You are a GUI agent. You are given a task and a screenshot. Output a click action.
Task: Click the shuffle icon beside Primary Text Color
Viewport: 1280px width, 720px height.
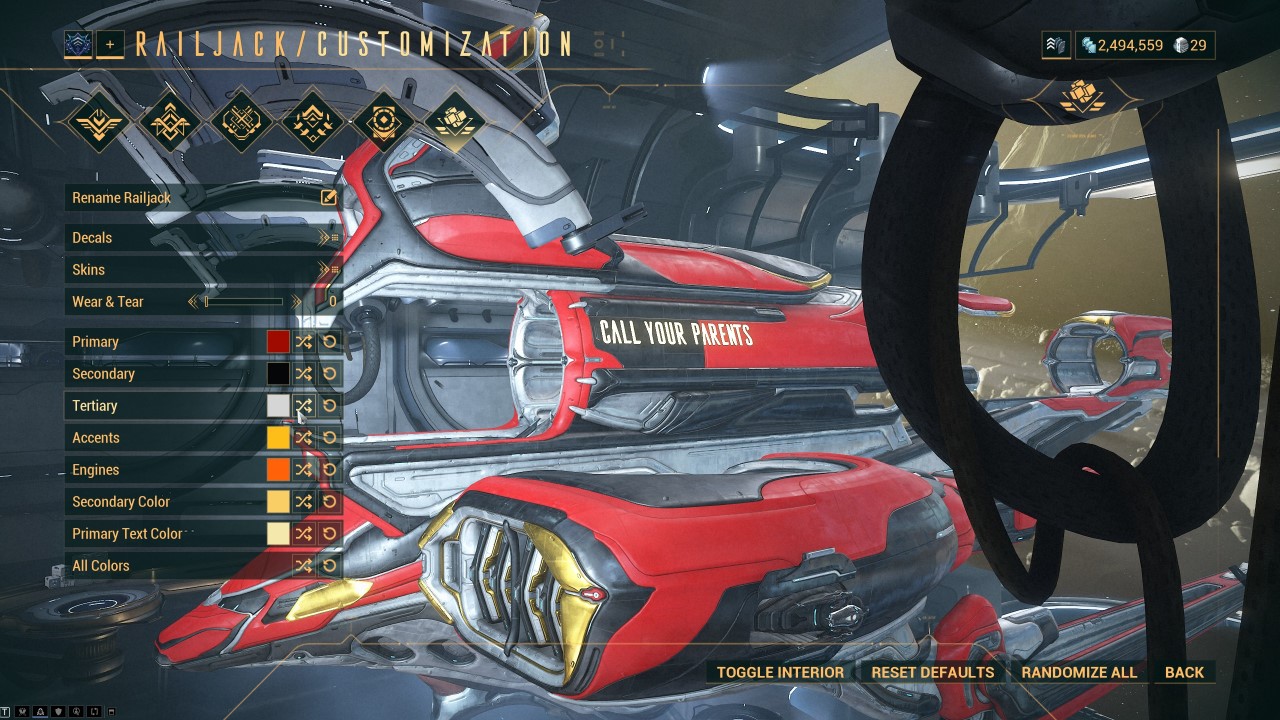tap(303, 533)
